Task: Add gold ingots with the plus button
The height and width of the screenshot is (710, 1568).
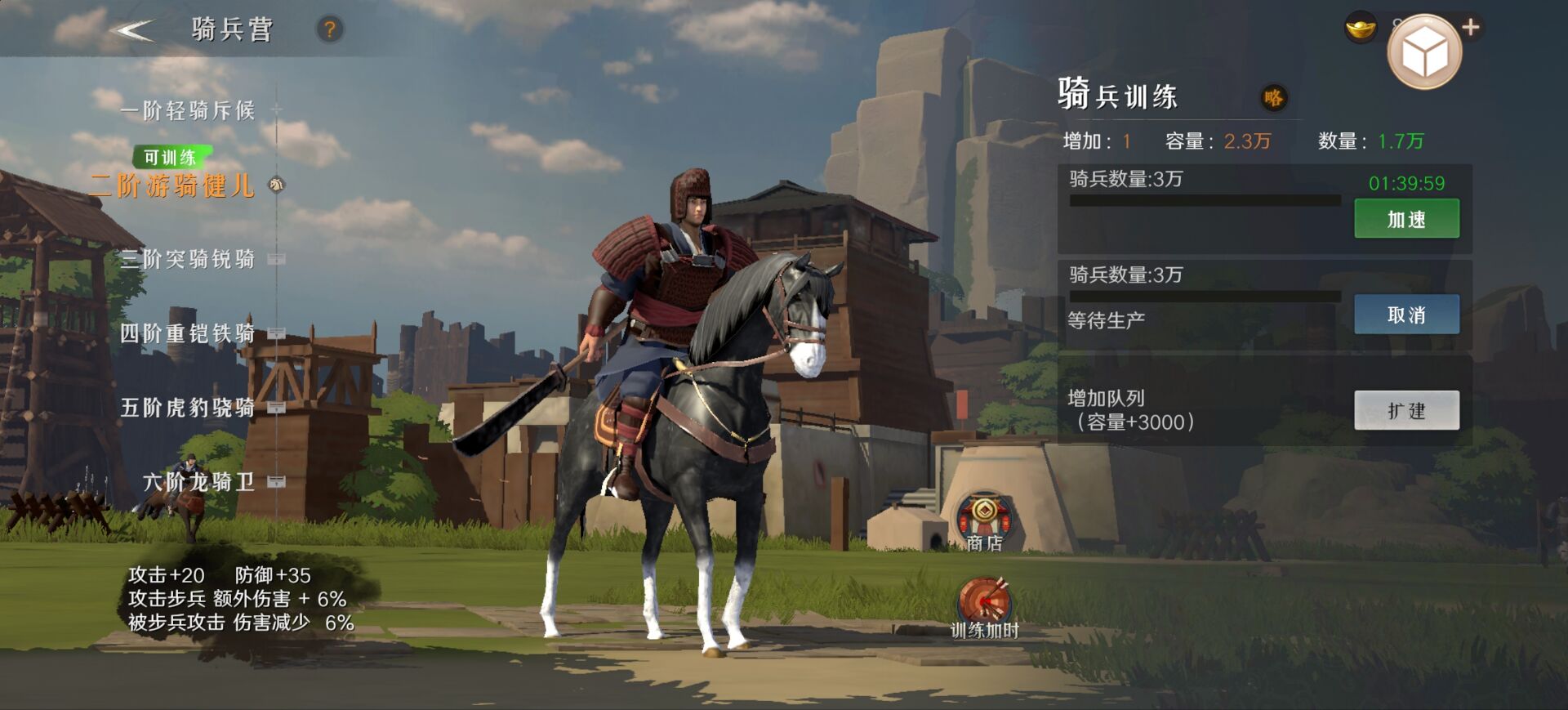Action: point(1471,28)
